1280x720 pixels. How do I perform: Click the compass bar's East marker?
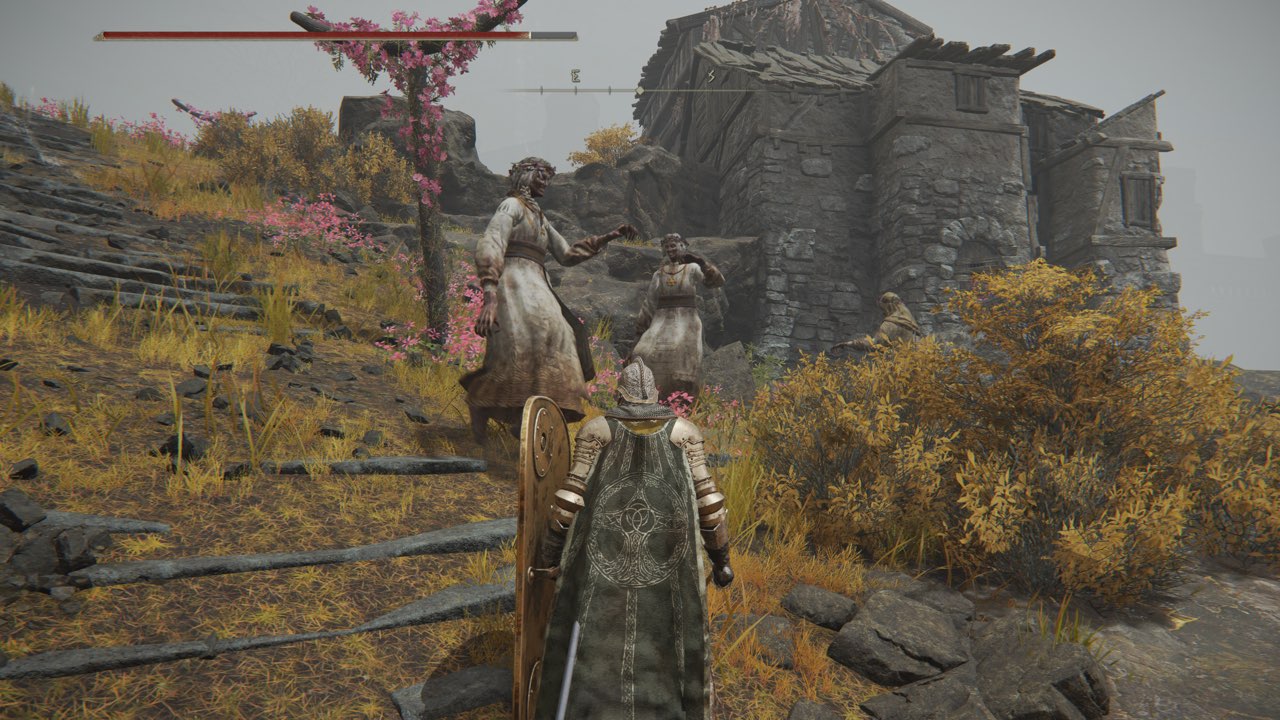575,76
